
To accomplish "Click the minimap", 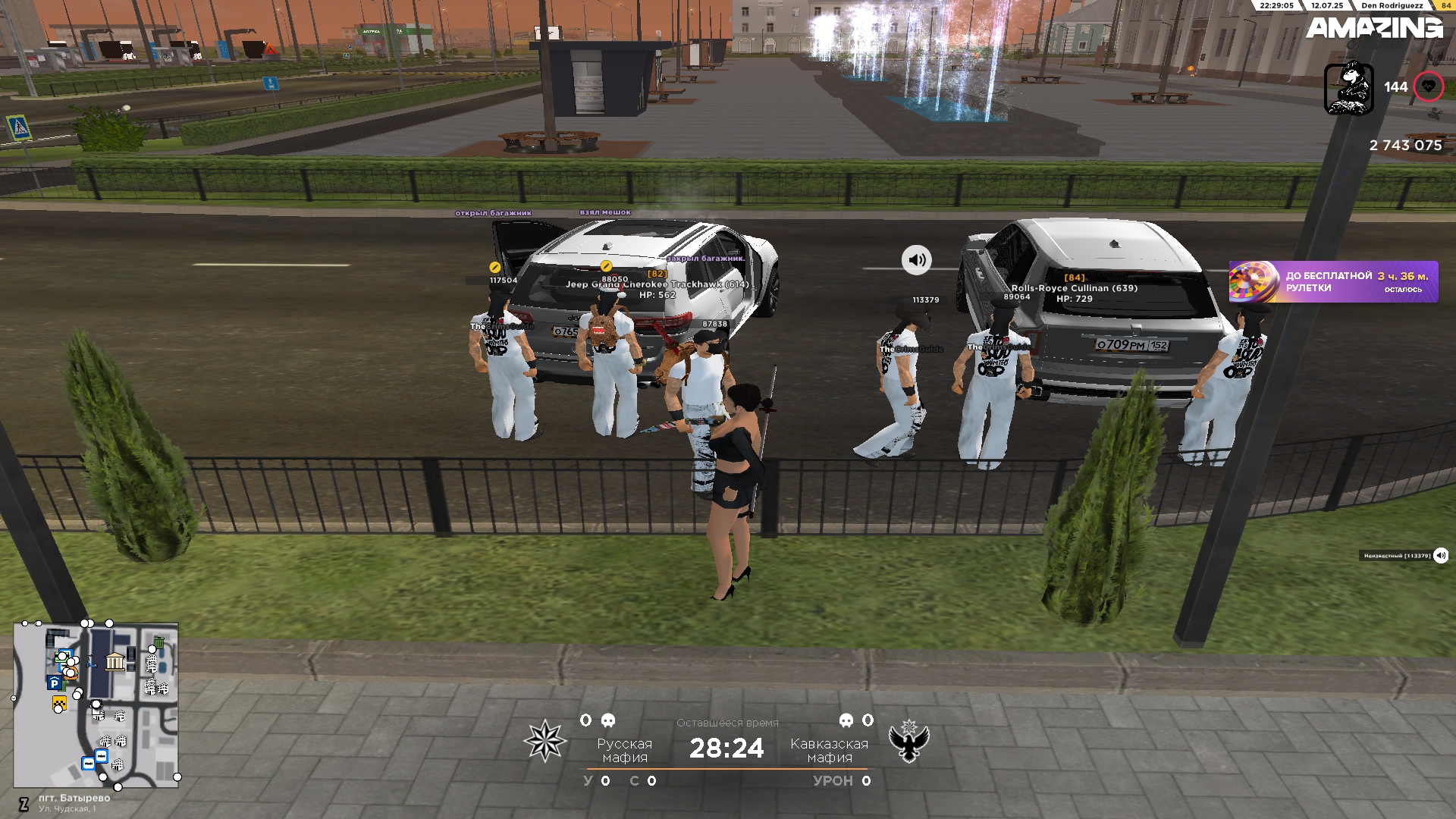I will [96, 705].
